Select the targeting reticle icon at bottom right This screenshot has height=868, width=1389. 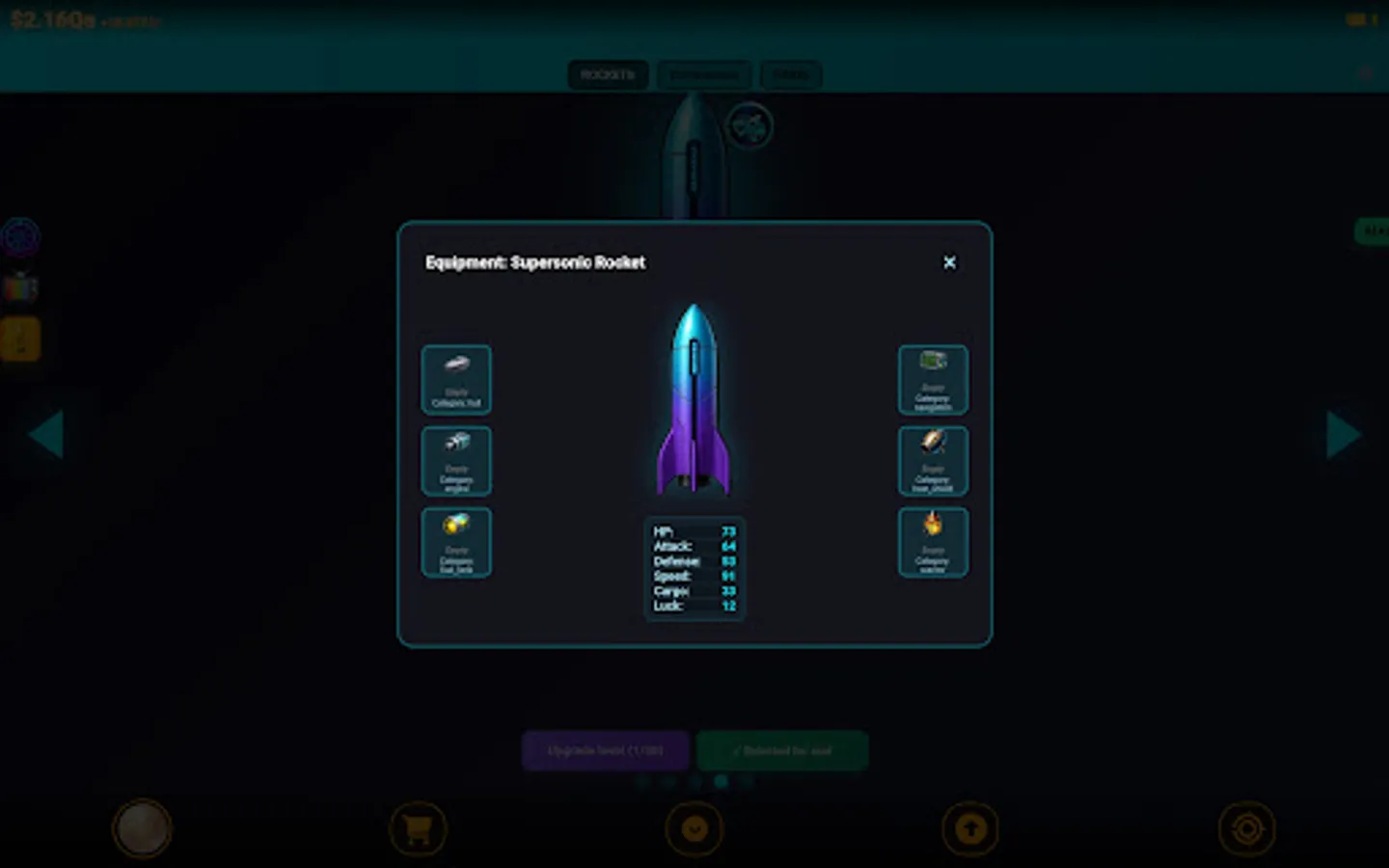pyautogui.click(x=1248, y=827)
